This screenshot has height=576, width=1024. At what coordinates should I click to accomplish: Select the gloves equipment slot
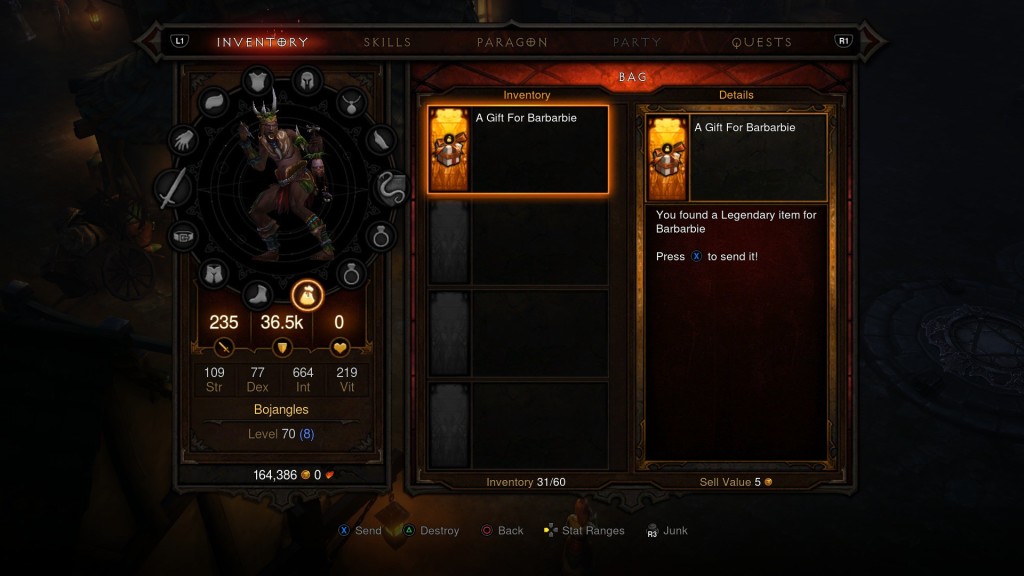pyautogui.click(x=186, y=142)
